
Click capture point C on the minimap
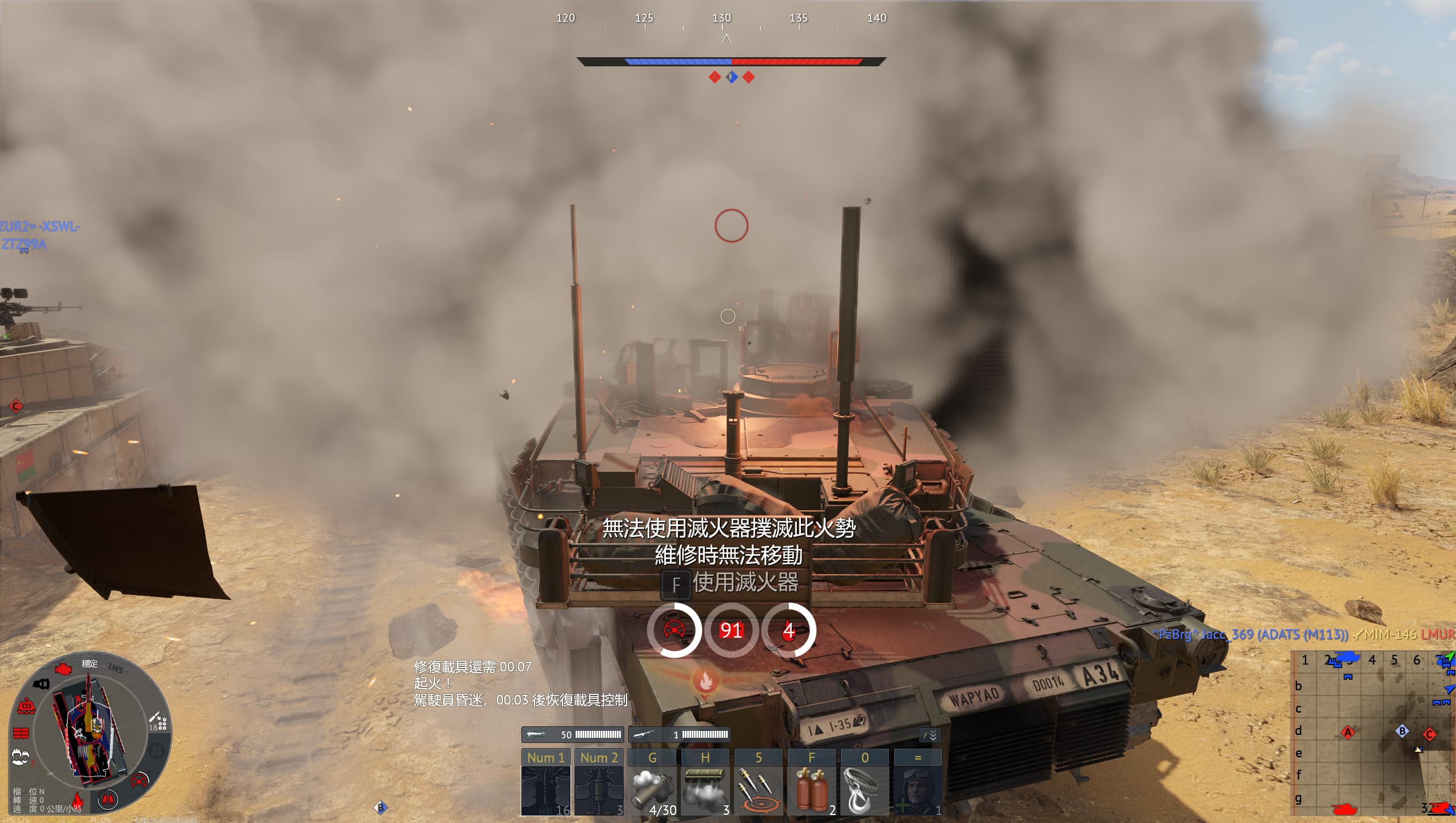click(x=1430, y=734)
